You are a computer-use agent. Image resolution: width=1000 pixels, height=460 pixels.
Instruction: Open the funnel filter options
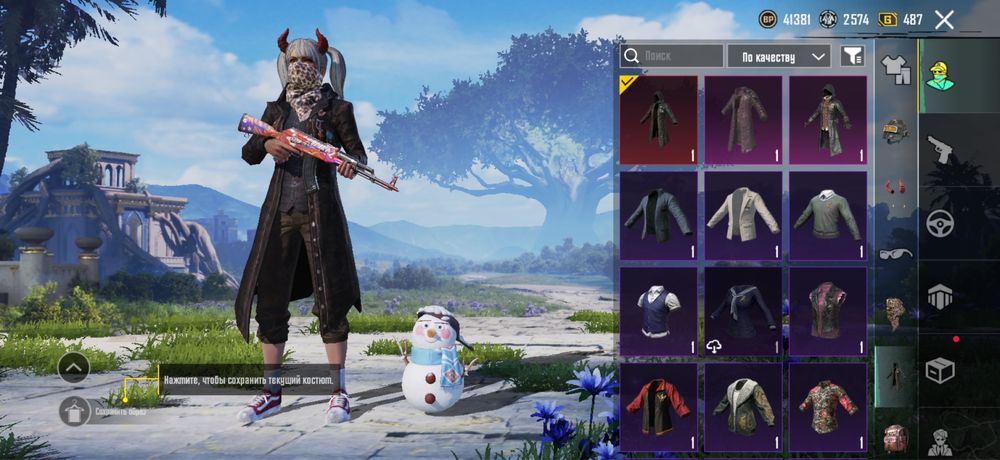pos(851,56)
